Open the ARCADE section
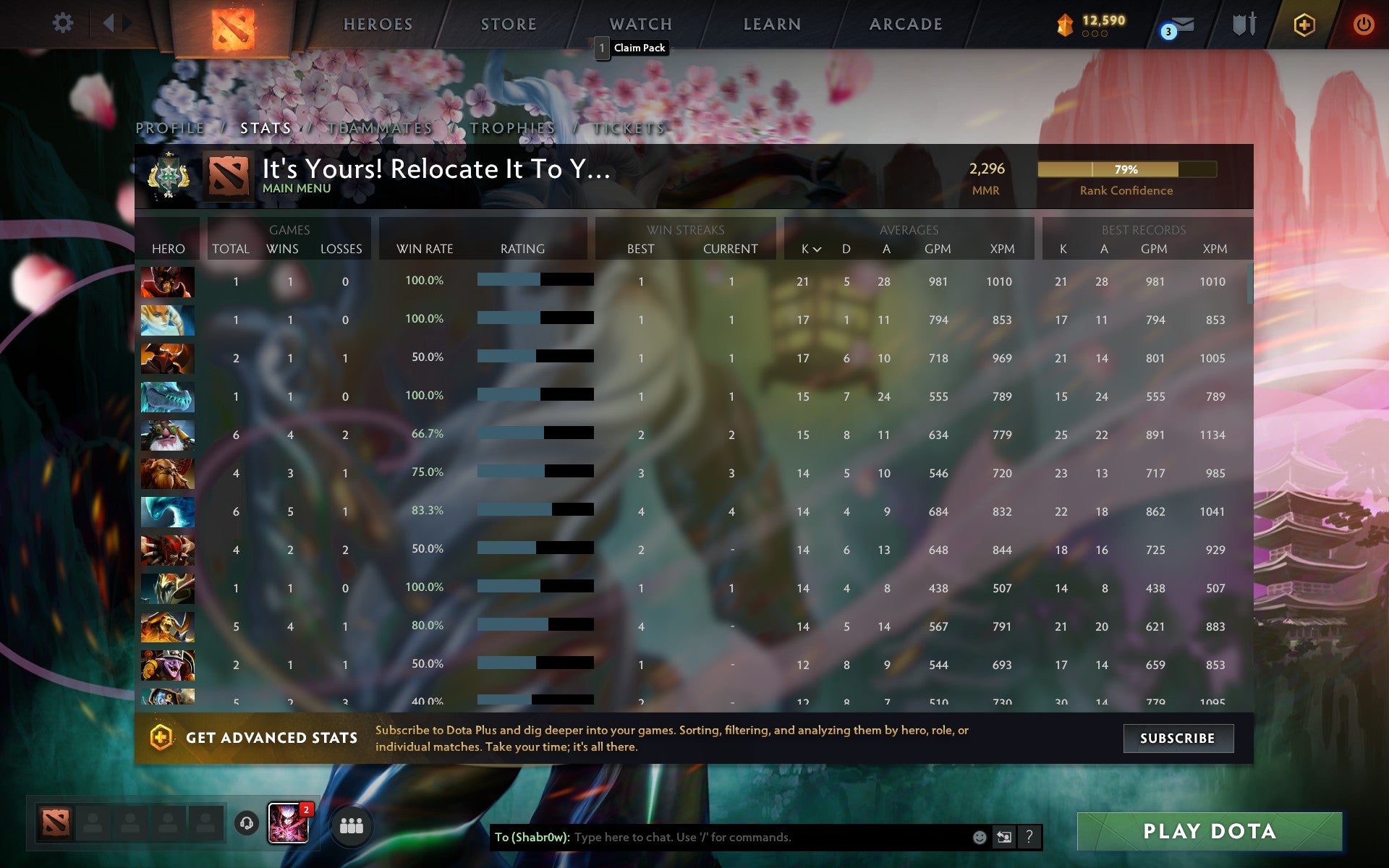This screenshot has width=1389, height=868. pyautogui.click(x=905, y=24)
